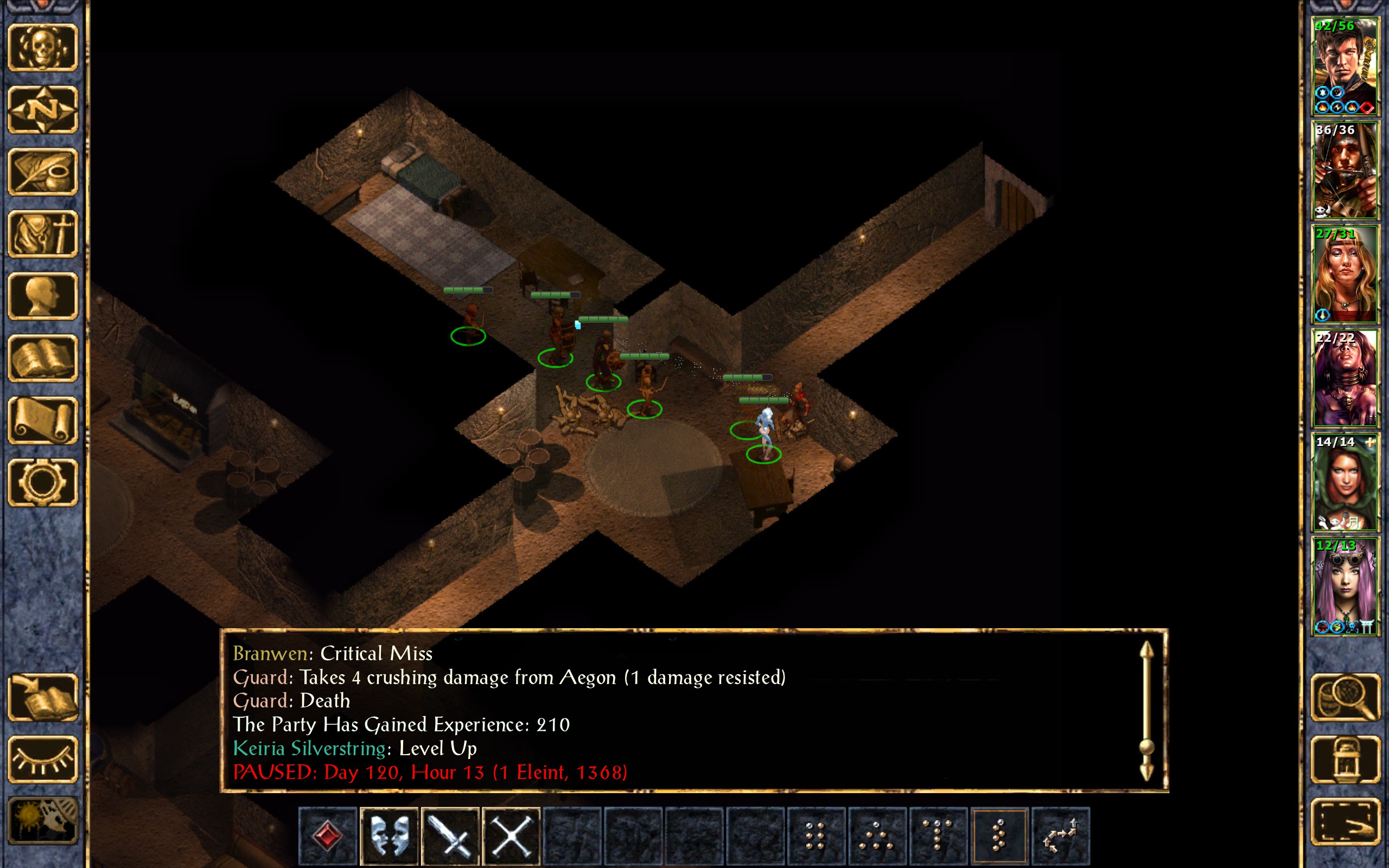Hide the interface with the closed-eye button
1389x868 pixels.
(x=43, y=759)
